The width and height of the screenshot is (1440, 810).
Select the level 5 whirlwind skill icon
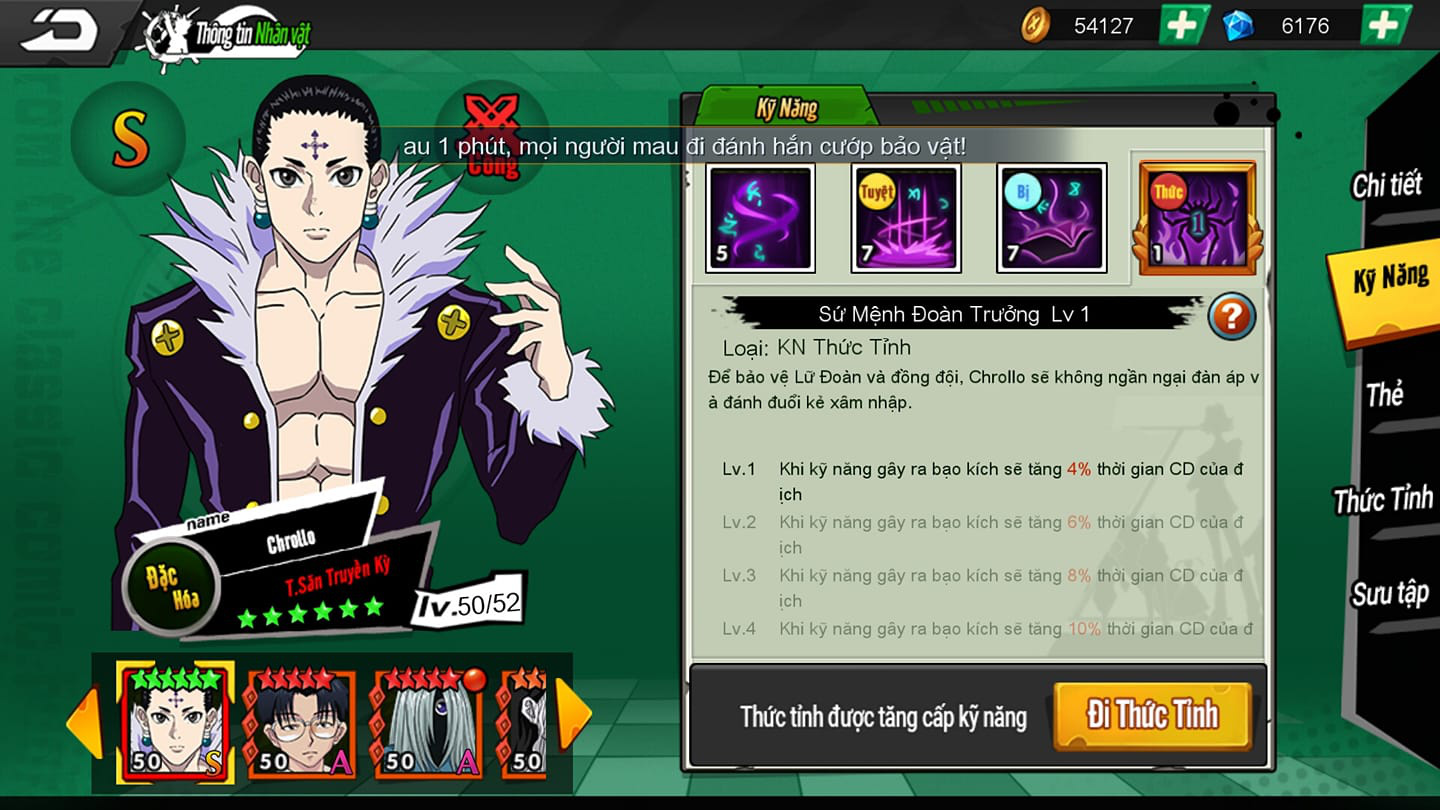[760, 215]
